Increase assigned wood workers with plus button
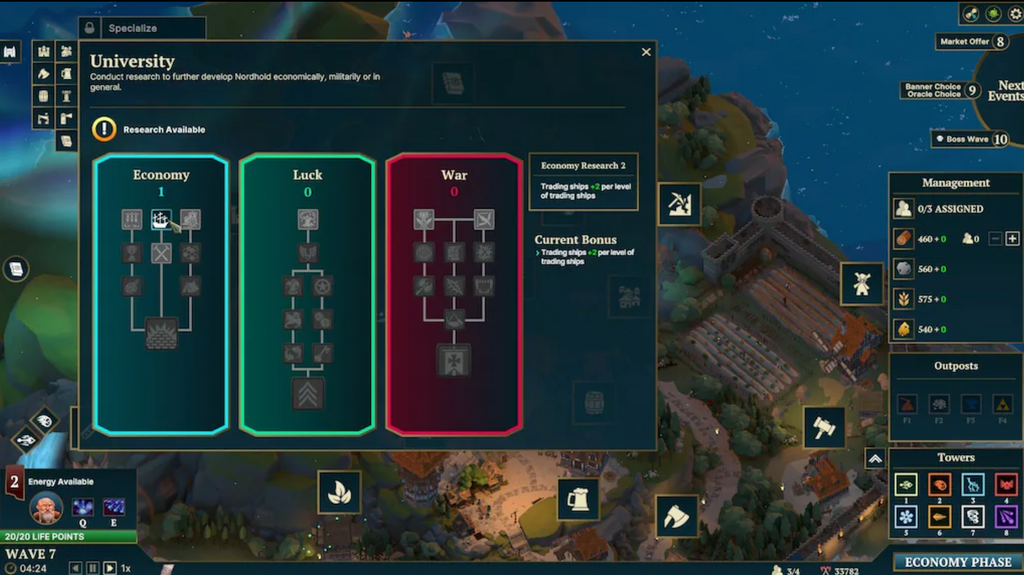The width and height of the screenshot is (1024, 575). coord(1012,238)
